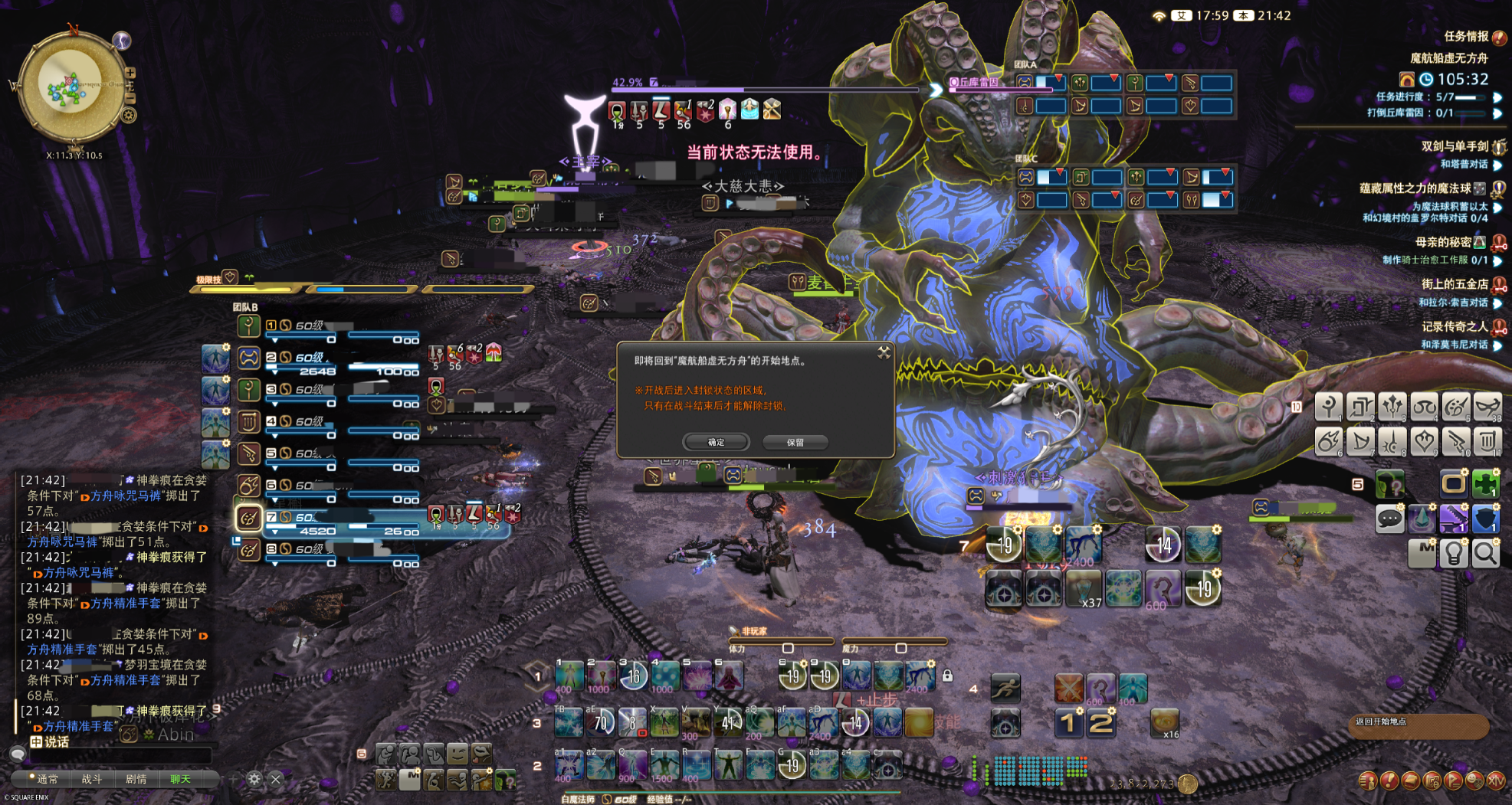Choose 保留 to cancel the return prompt
Screen dimensions: 1512x805
[795, 442]
